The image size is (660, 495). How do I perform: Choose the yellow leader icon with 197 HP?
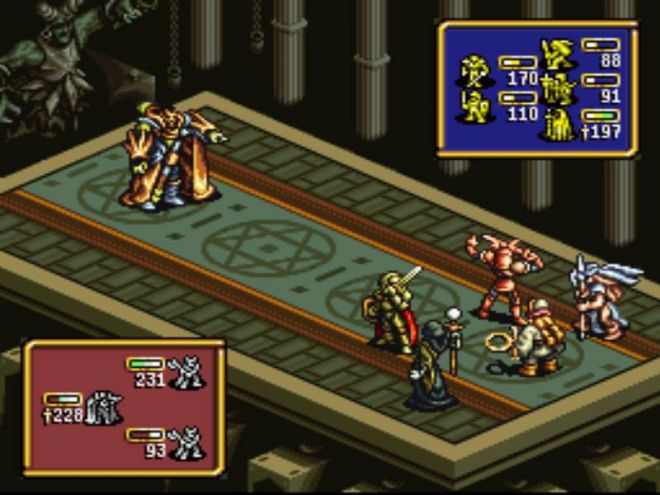[x=556, y=126]
